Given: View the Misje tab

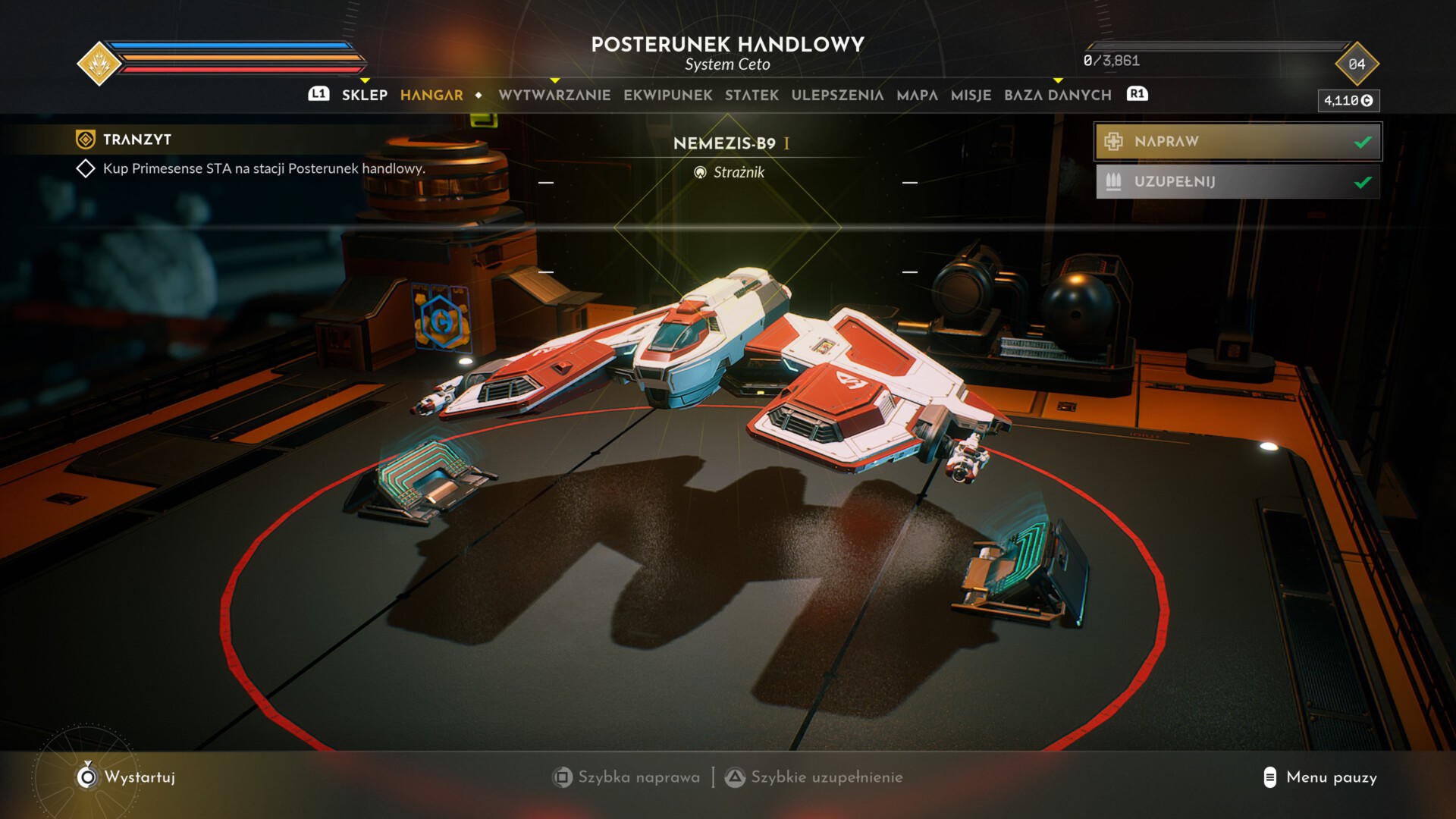Looking at the screenshot, I should [971, 95].
